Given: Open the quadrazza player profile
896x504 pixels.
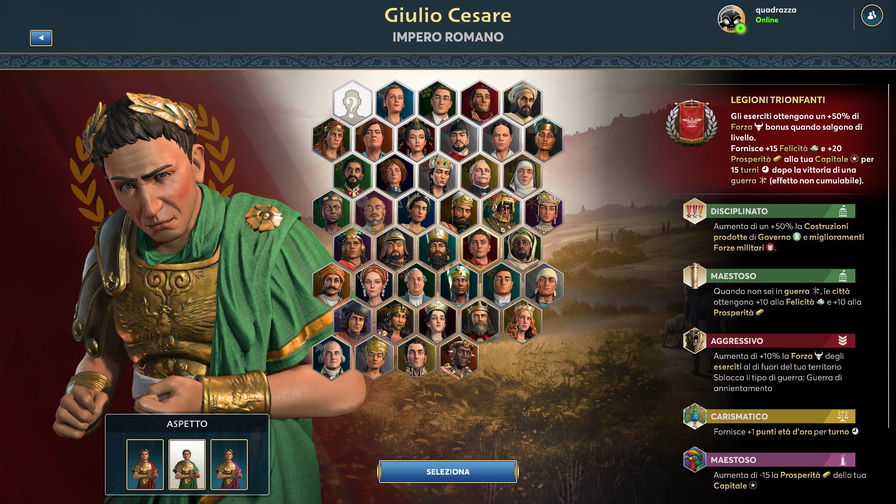Looking at the screenshot, I should (732, 18).
